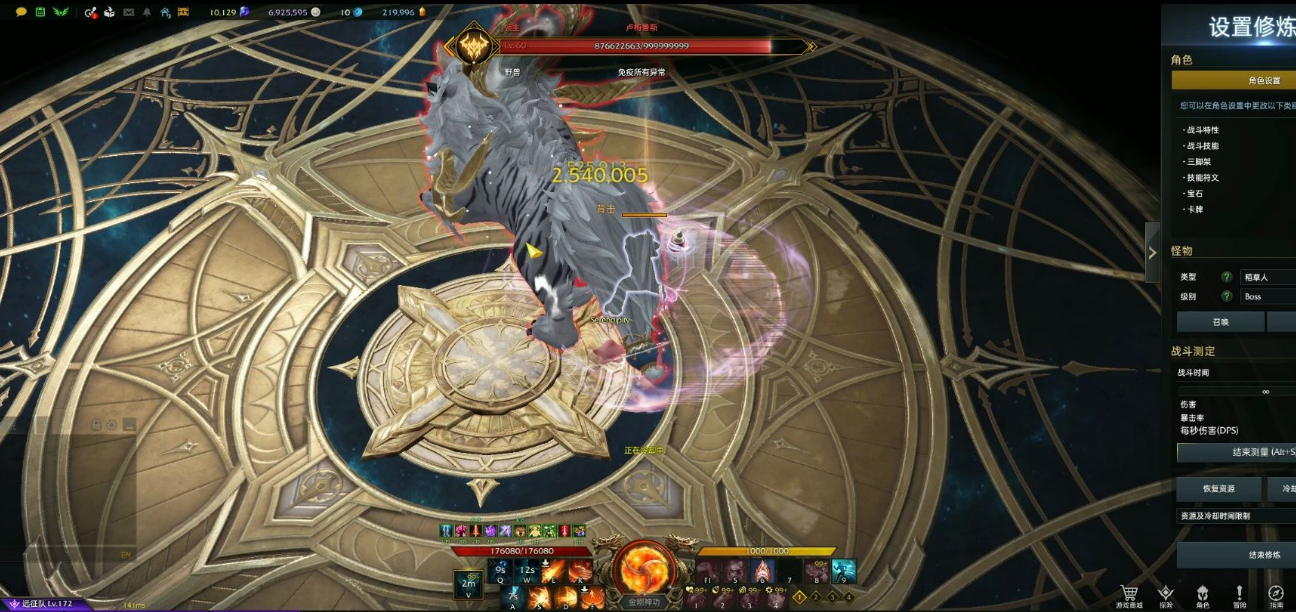Viewport: 1296px width, 612px height.
Task: Open the monster type dropdown showing 稻草人
Action: click(x=1267, y=276)
